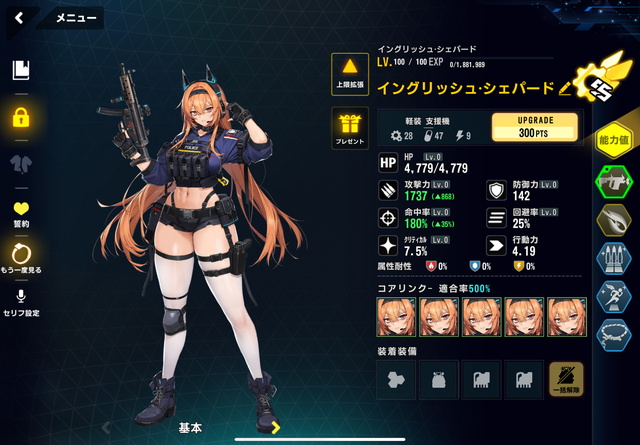640x445 pixels.
Task: Advance pose with the yellow right arrow
Action: 276,427
